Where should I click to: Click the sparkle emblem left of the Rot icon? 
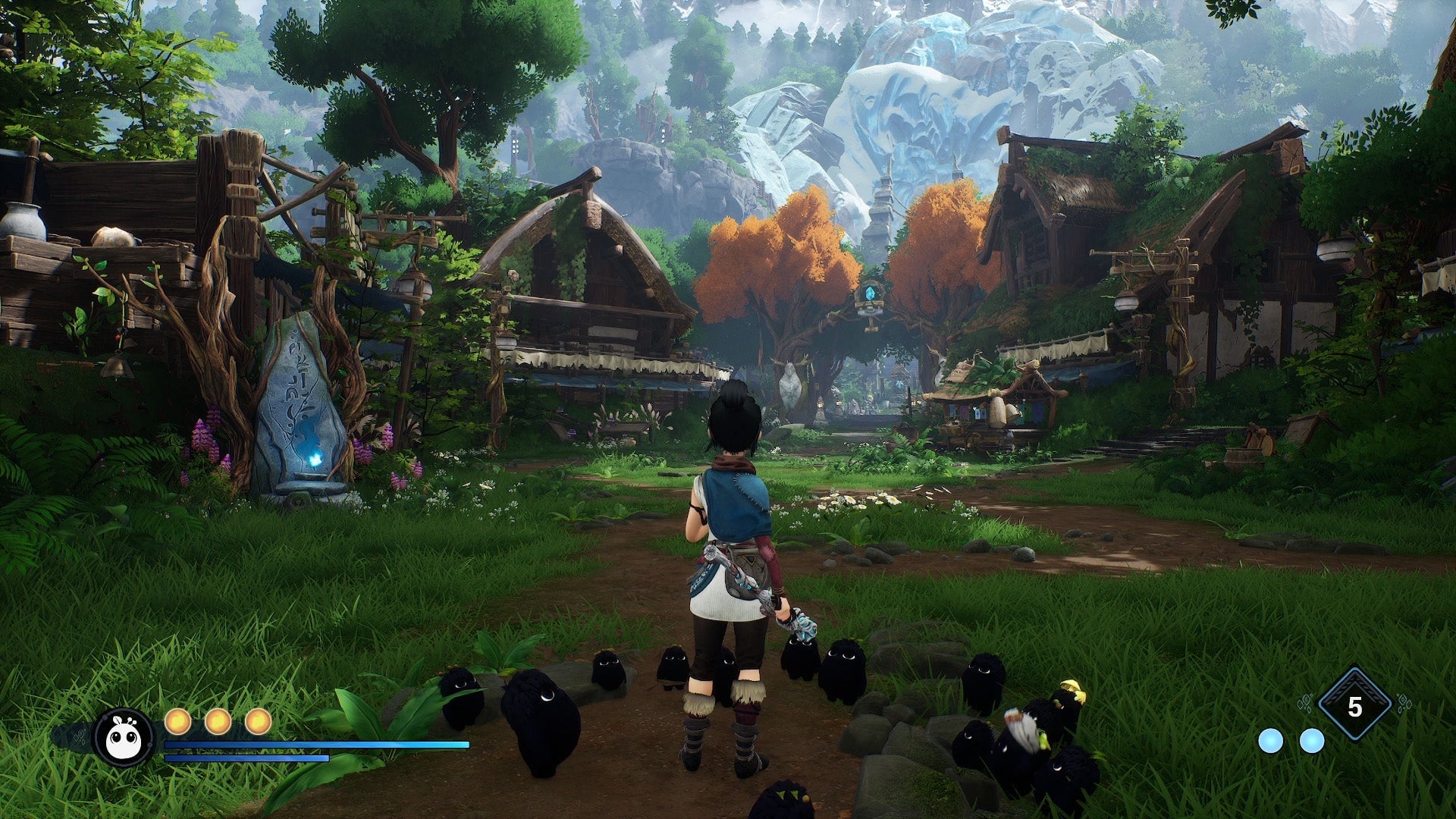pos(80,736)
